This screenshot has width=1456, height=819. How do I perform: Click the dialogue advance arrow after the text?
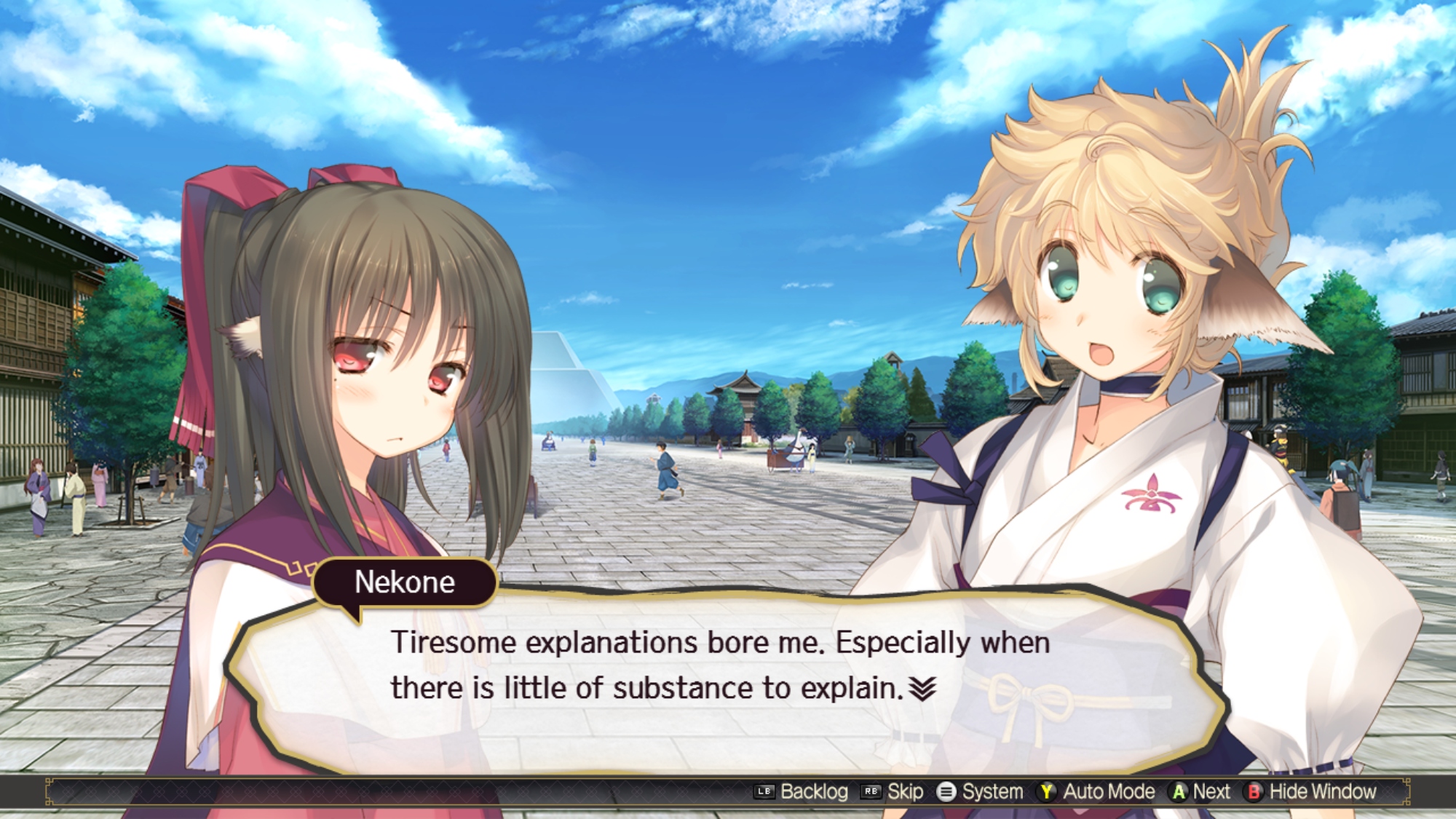click(x=922, y=688)
